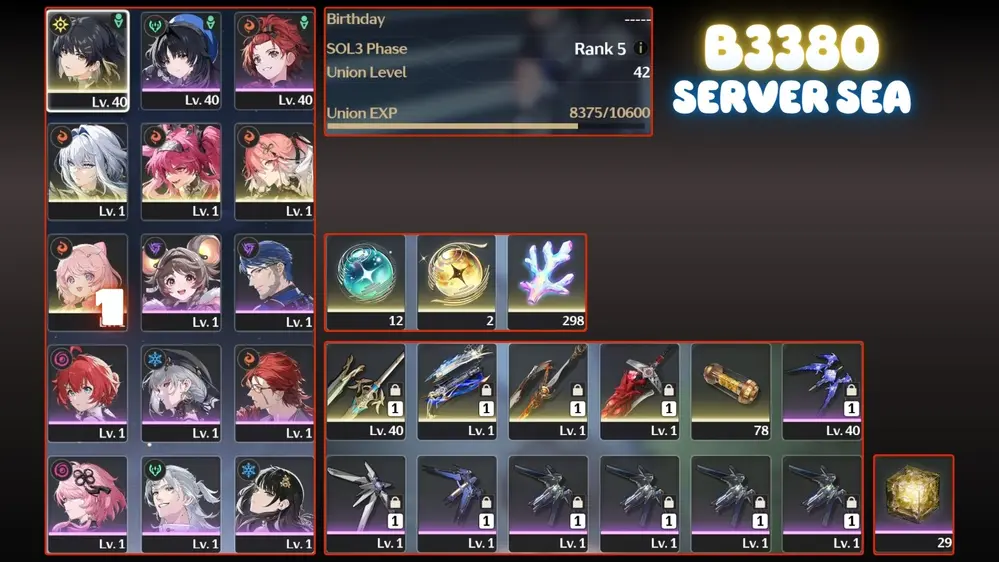
Task: Select the capsule tube item showing 78
Action: [730, 390]
